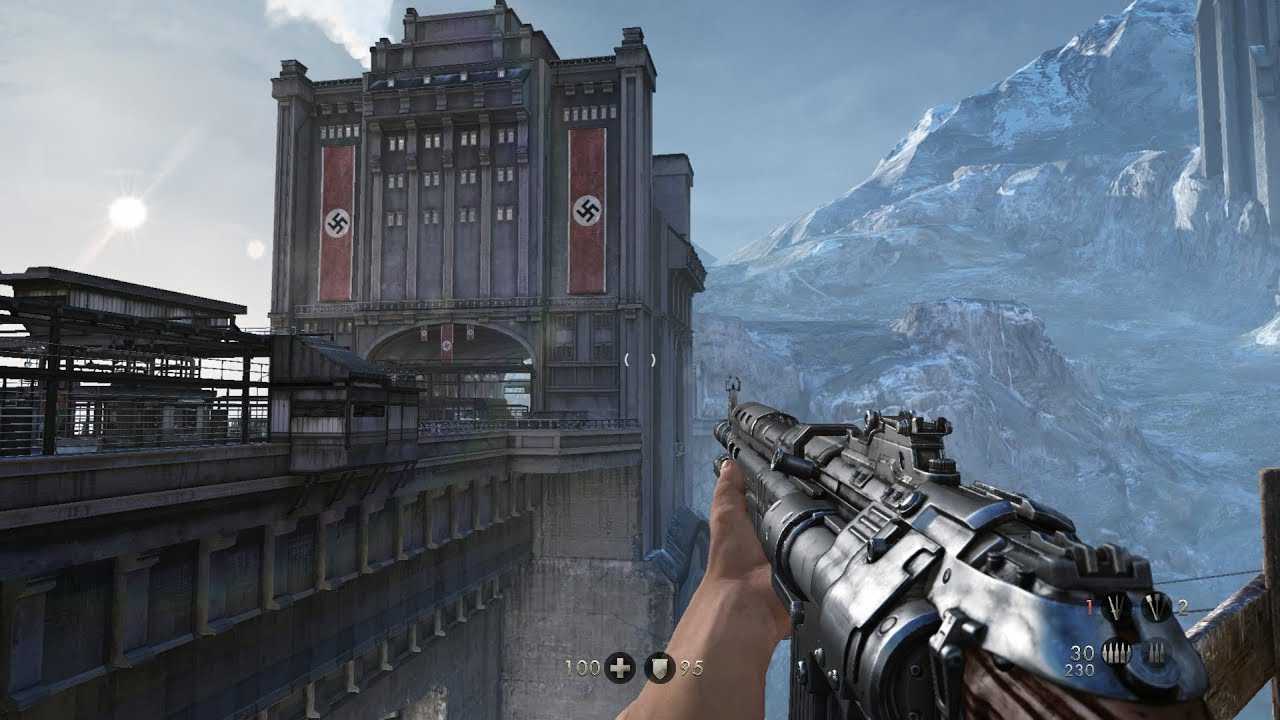Image resolution: width=1280 pixels, height=720 pixels.
Task: Click the bright bullets ammo icon
Action: 1115,653
